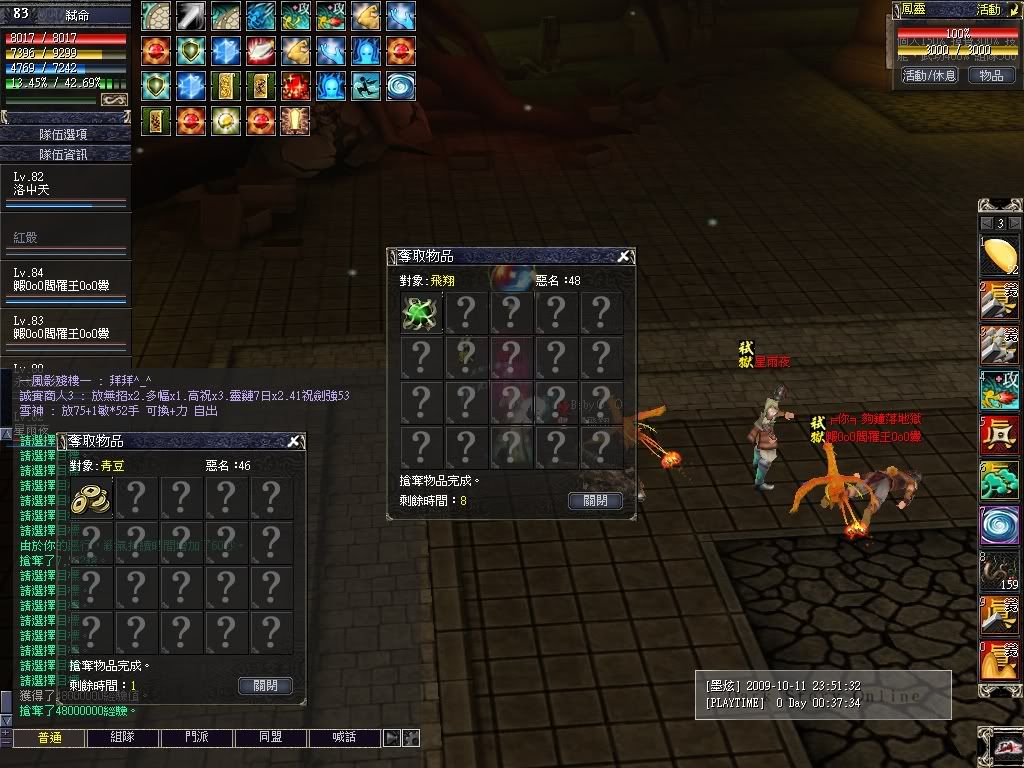Use the blue swirl vortex skill on hotbar

(999, 526)
